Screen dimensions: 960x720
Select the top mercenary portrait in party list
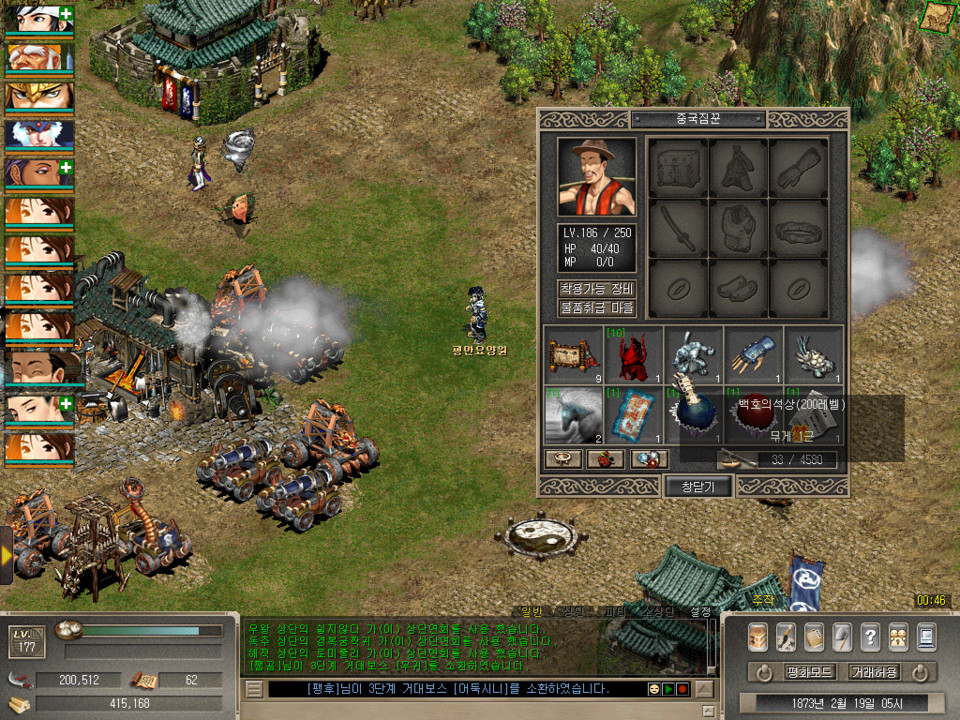38,19
